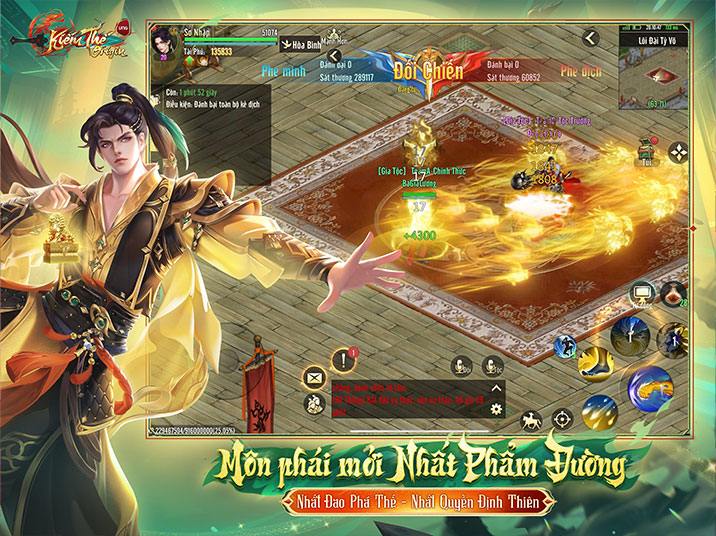Screen dimensions: 716x536
Task: Activate the large golden fist main attack
Action: pyautogui.click(x=649, y=388)
